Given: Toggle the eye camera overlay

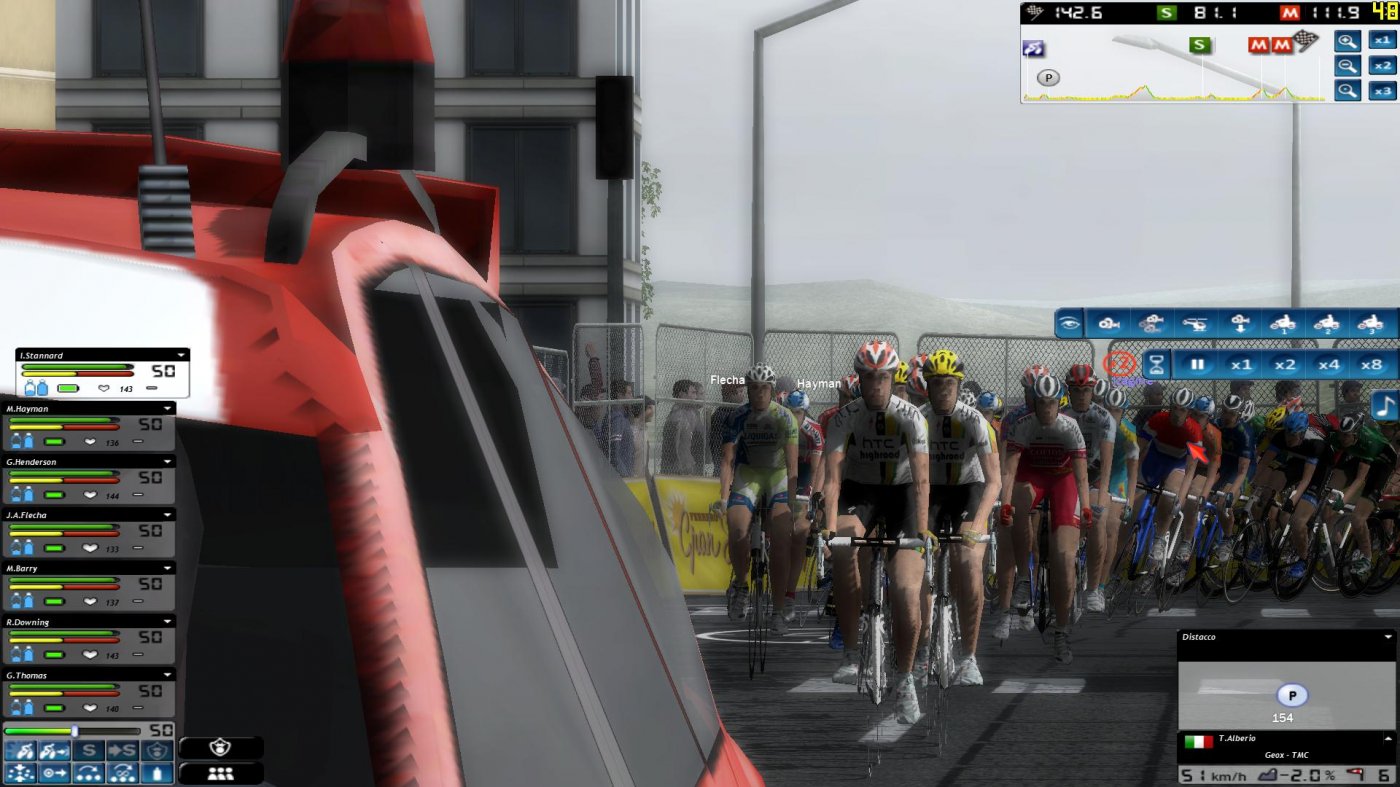Looking at the screenshot, I should pyautogui.click(x=1070, y=324).
